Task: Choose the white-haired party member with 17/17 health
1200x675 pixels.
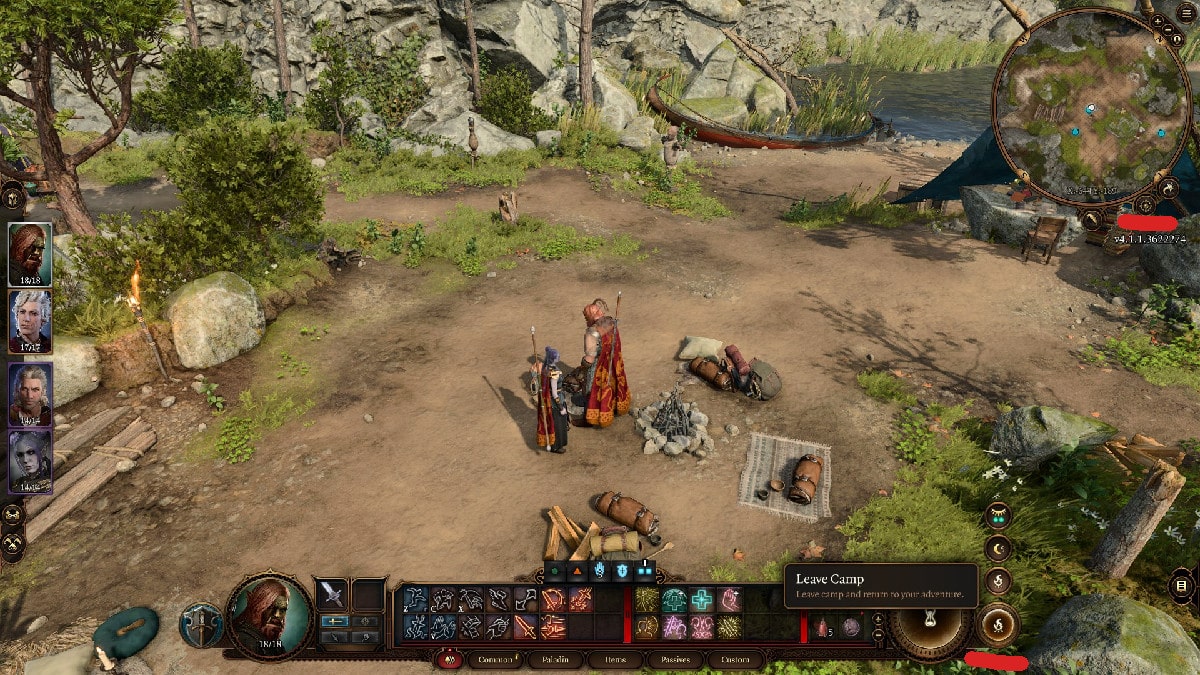Action: pyautogui.click(x=30, y=322)
